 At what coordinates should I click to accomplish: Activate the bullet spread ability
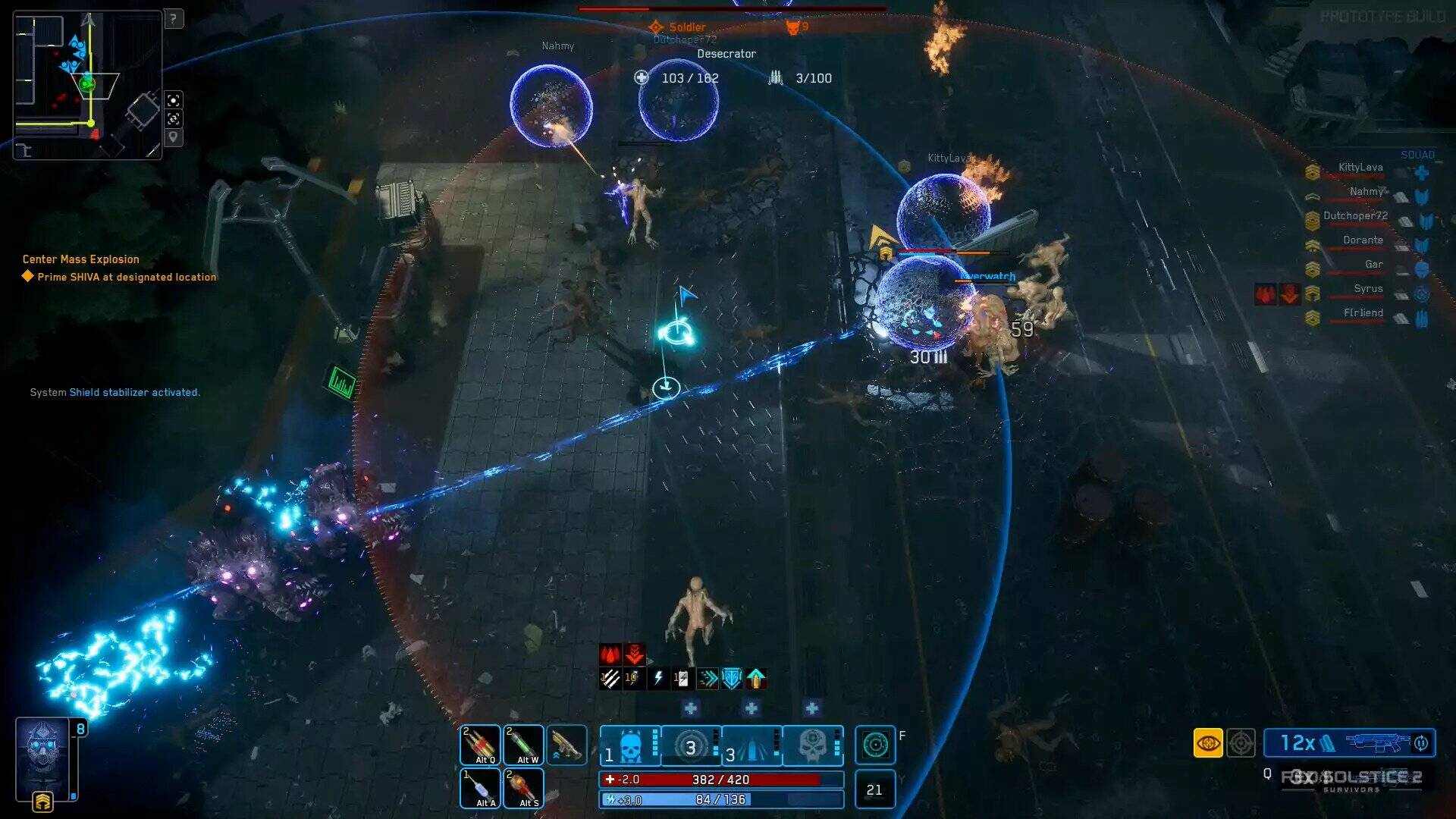tap(752, 745)
